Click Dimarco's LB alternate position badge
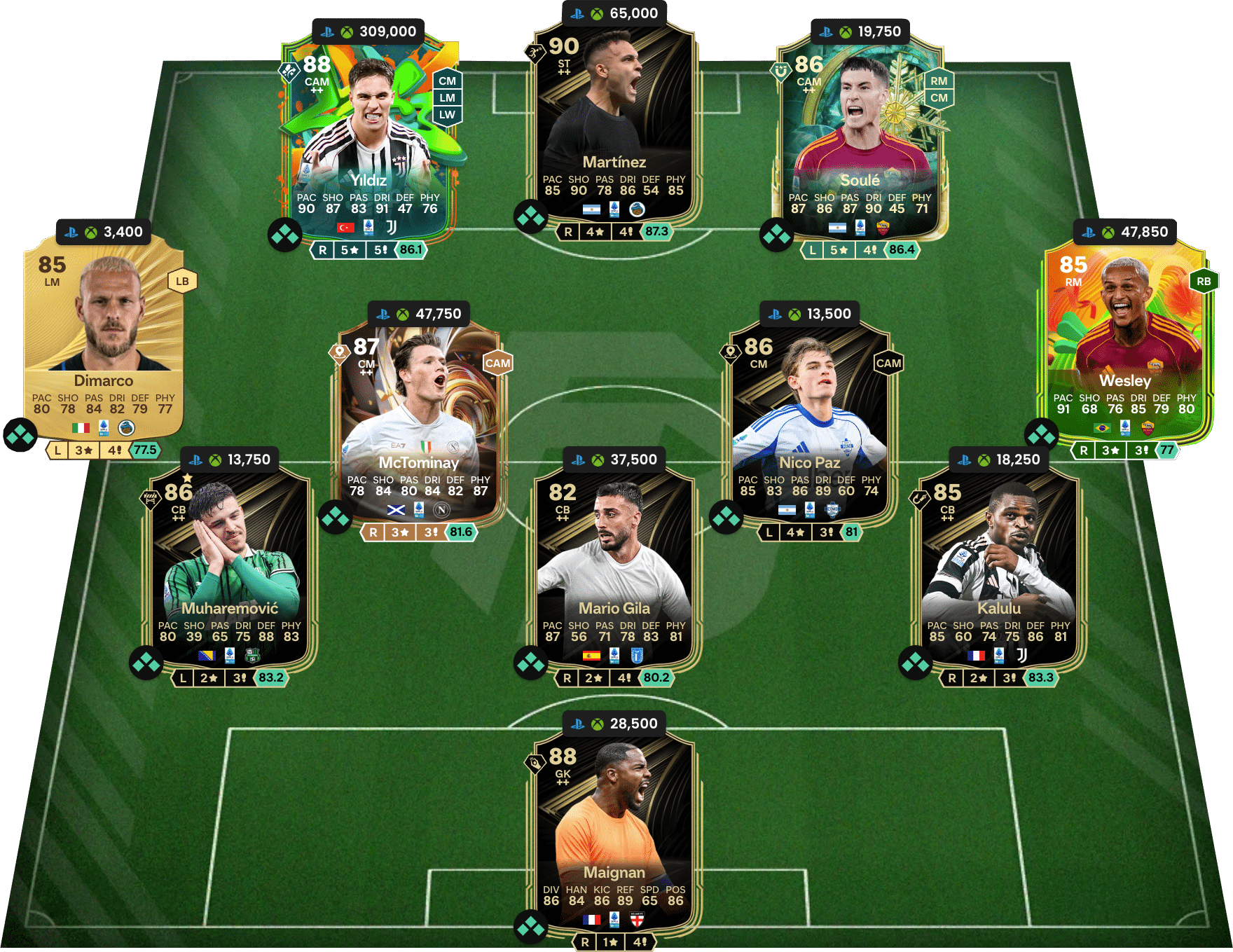 pyautogui.click(x=182, y=282)
